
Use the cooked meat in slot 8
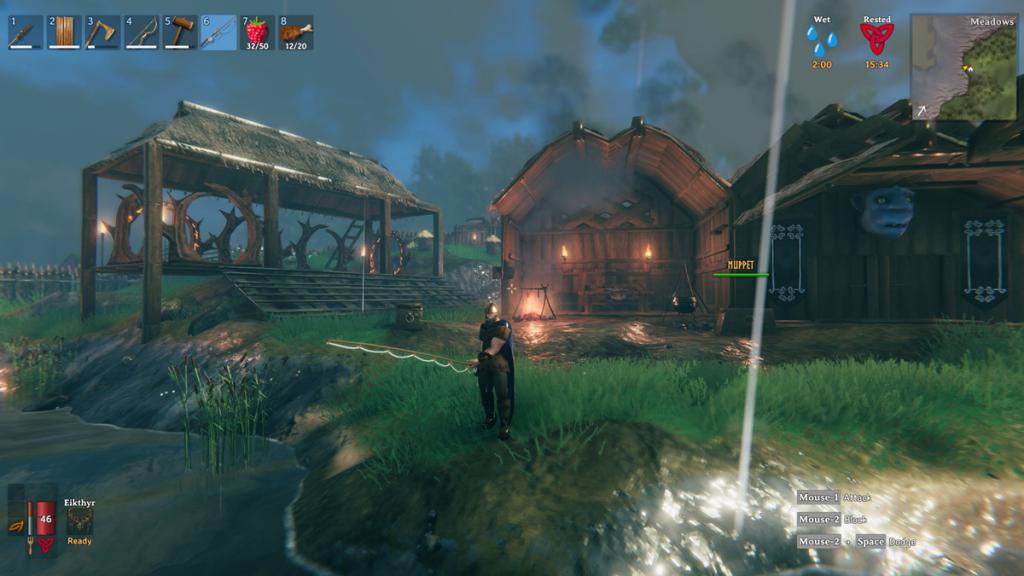296,33
